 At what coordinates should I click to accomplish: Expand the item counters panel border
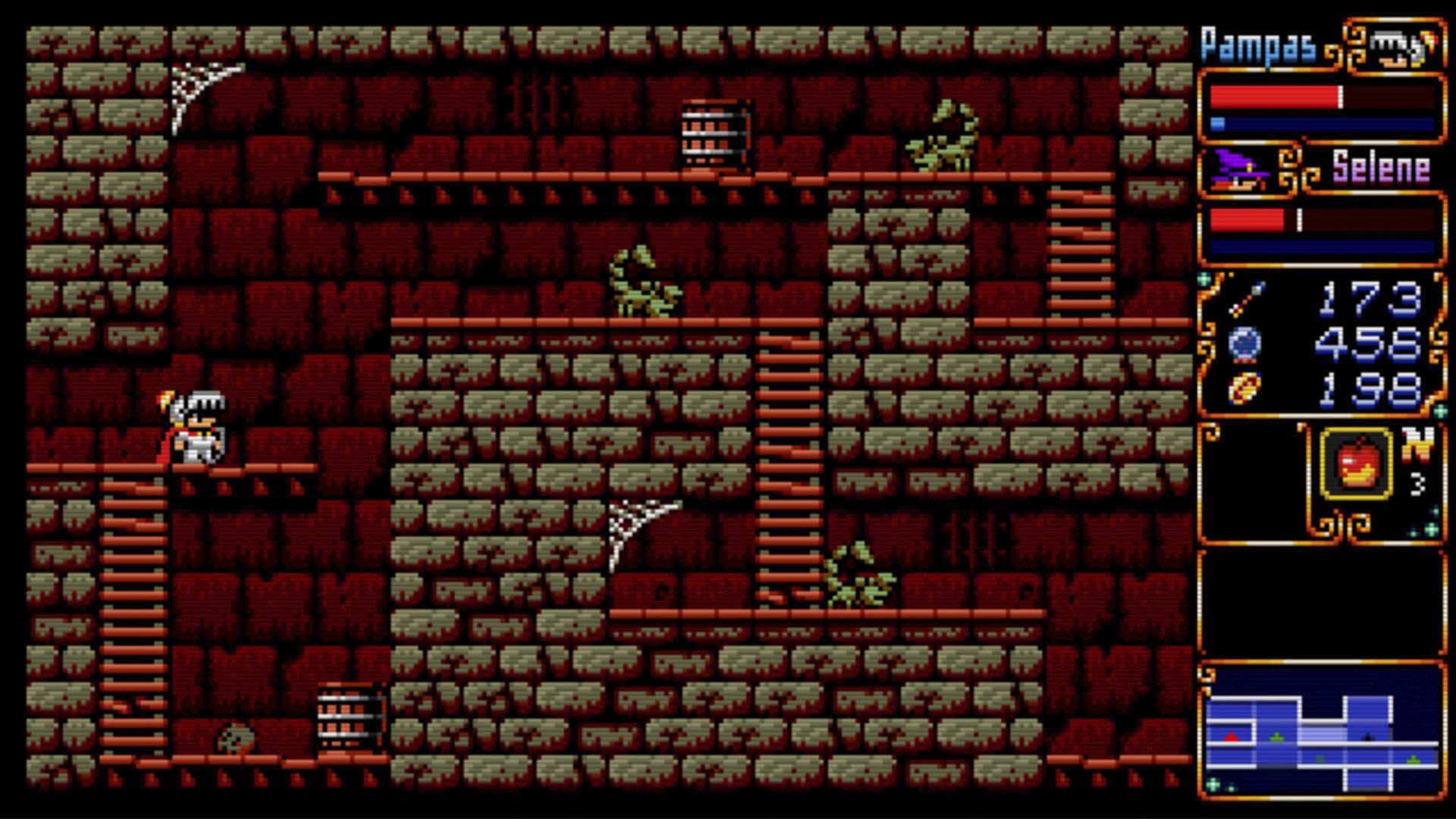coord(1323,341)
